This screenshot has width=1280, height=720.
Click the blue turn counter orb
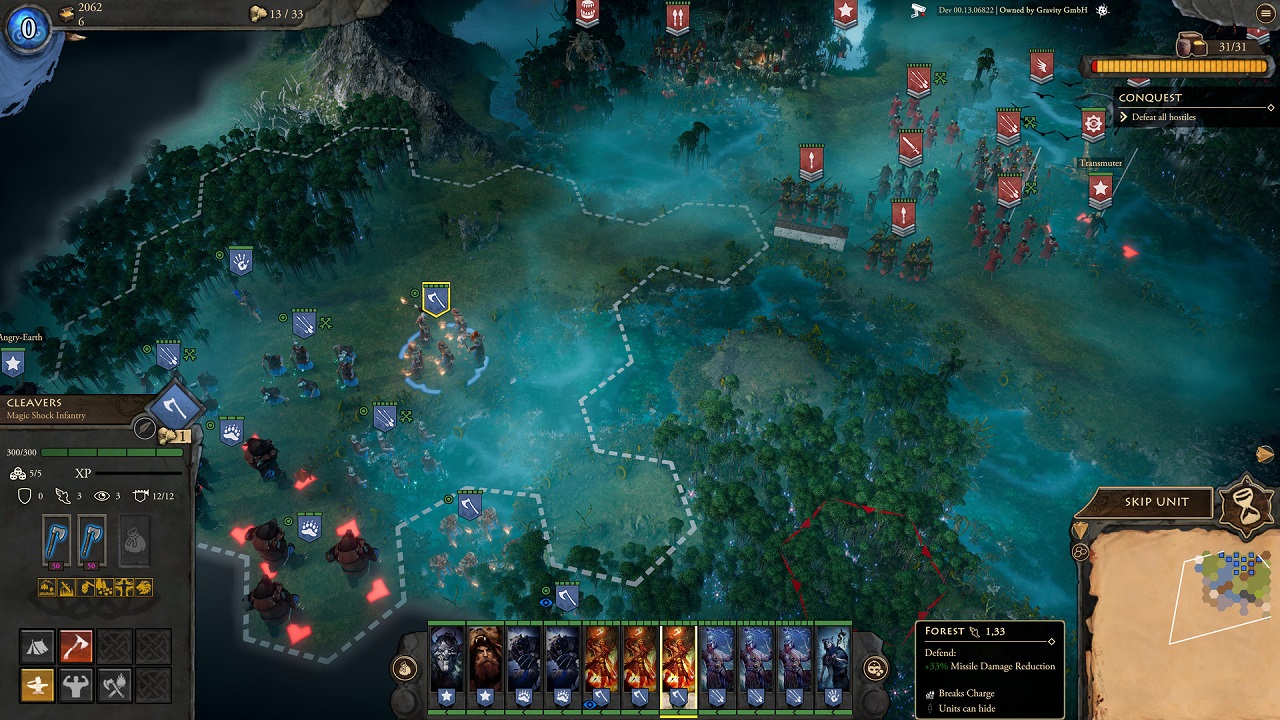(28, 28)
